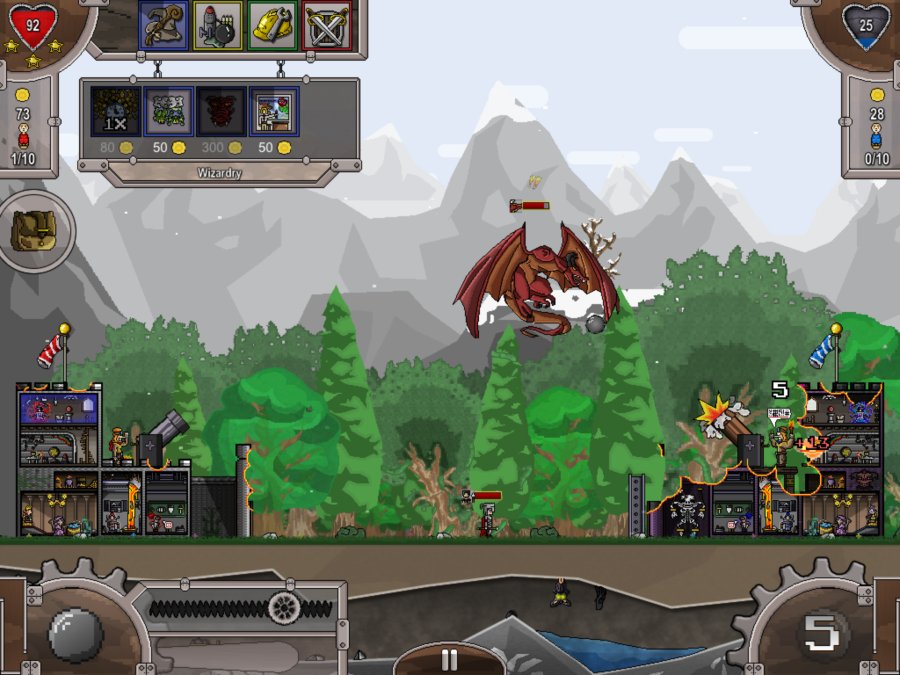Switch to the hard hat construction category

[272, 26]
